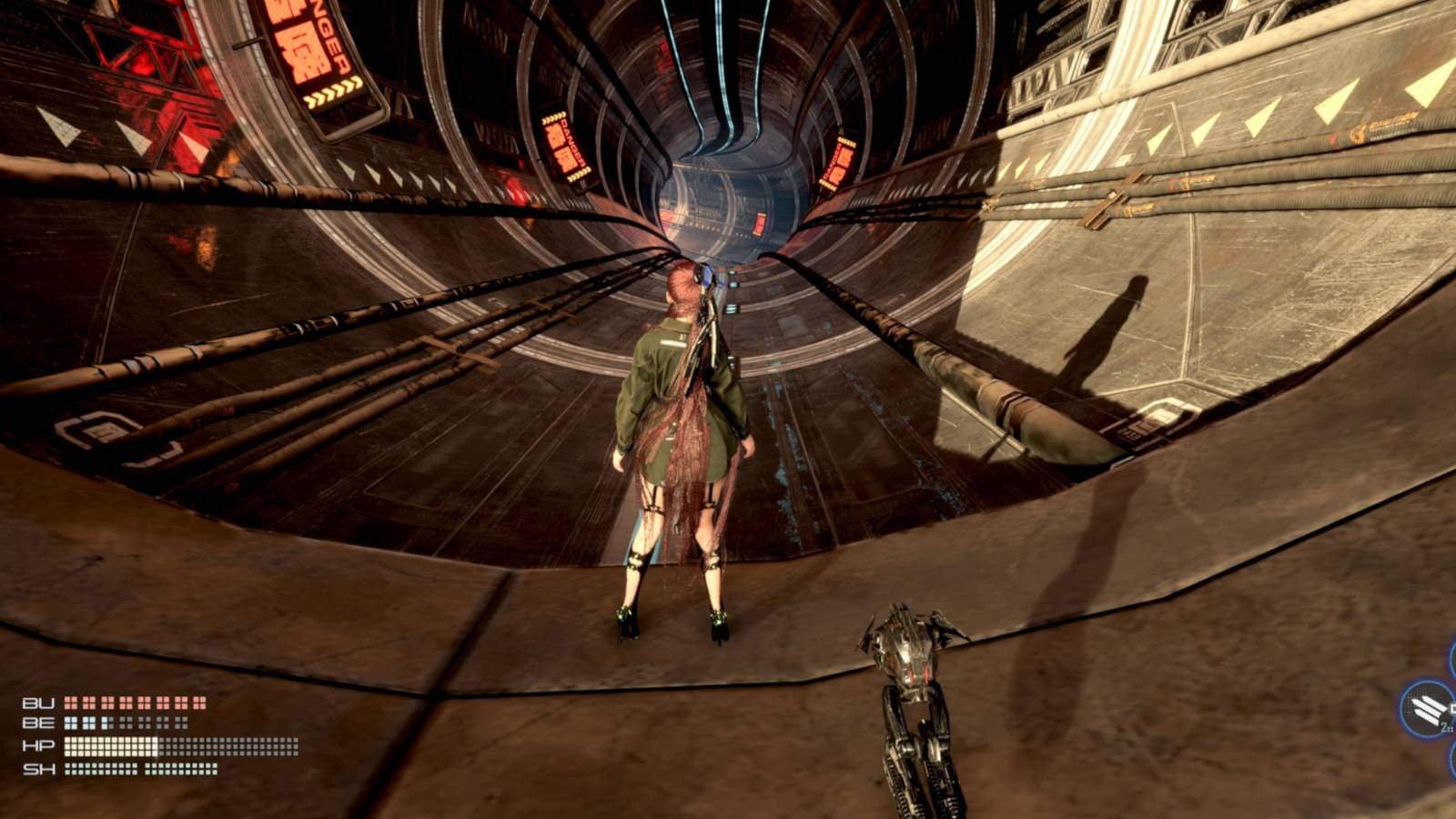Click the SH gauge label

pos(38,770)
